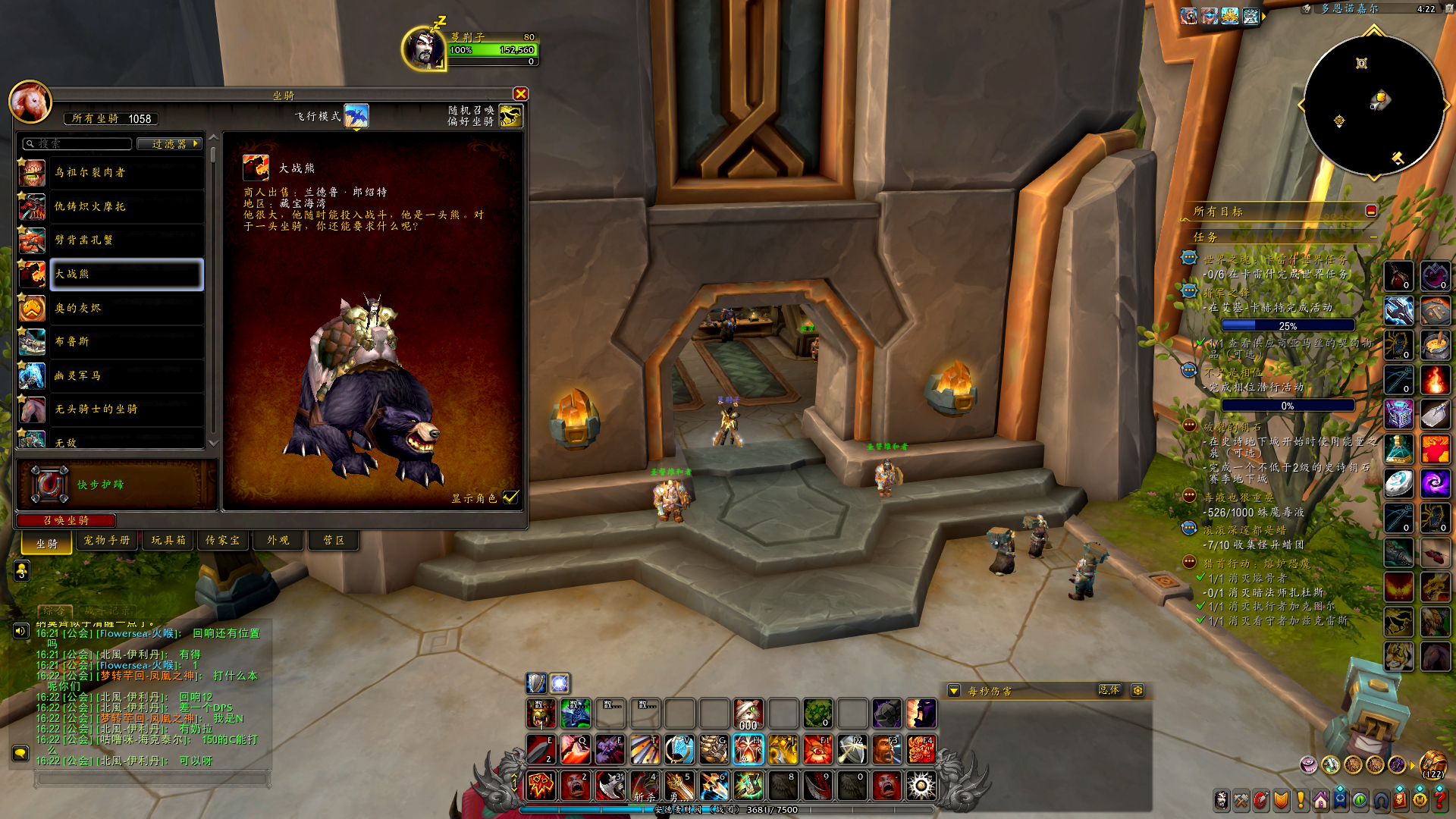Close the mount journal window
The height and width of the screenshot is (819, 1456).
(520, 94)
